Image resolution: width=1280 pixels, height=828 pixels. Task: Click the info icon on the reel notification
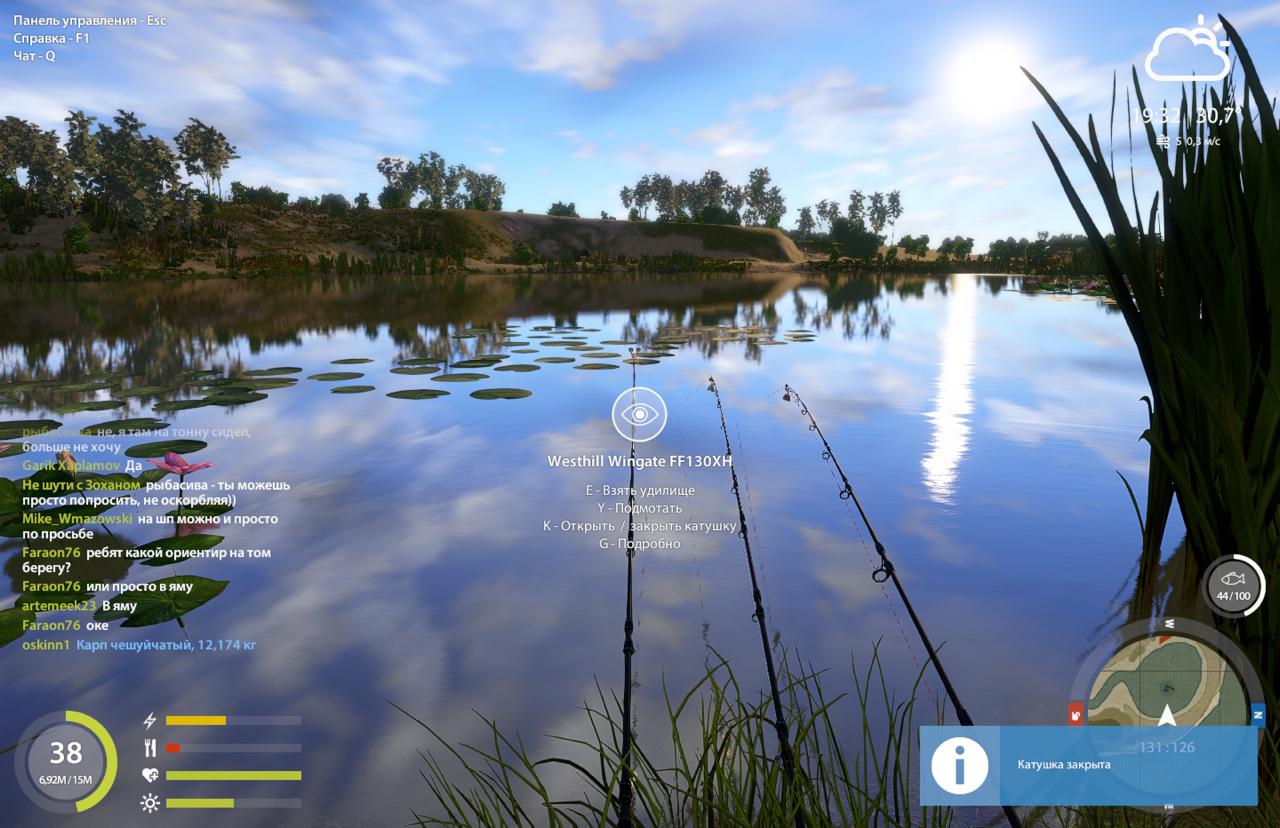pyautogui.click(x=957, y=766)
